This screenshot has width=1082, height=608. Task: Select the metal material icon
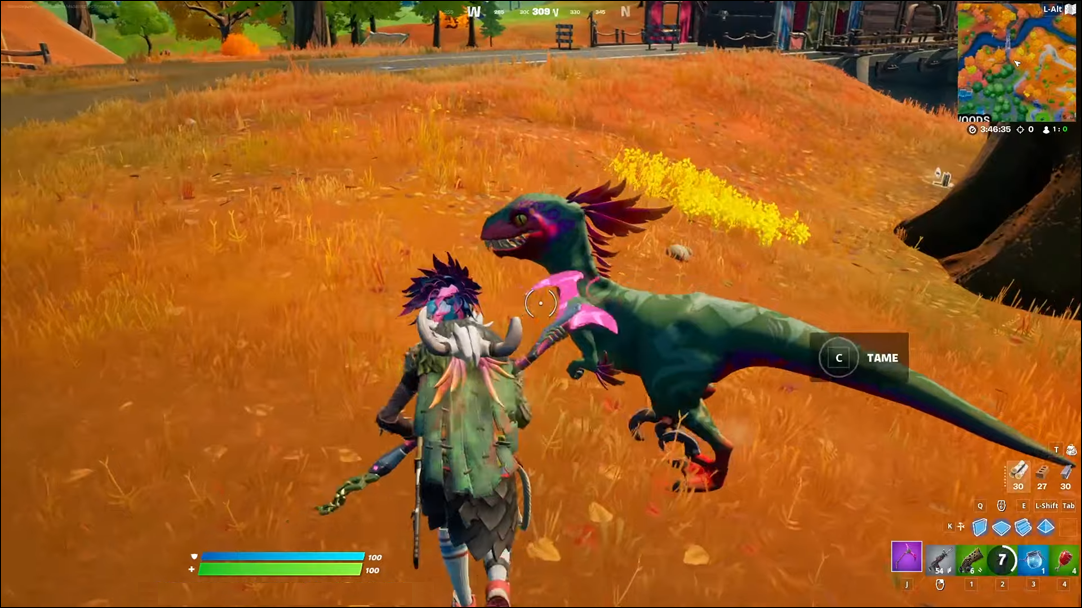pos(1065,470)
